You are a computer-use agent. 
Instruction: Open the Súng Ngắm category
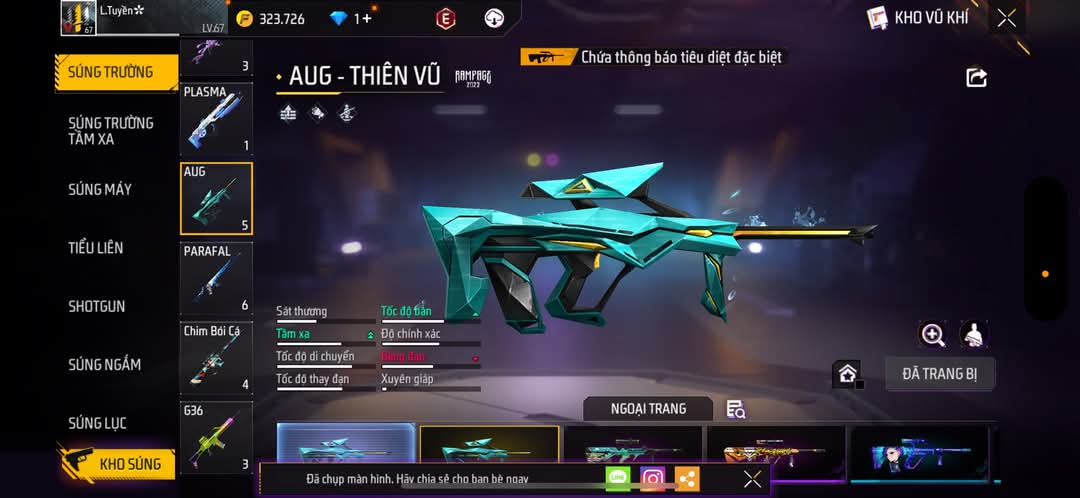(x=104, y=365)
